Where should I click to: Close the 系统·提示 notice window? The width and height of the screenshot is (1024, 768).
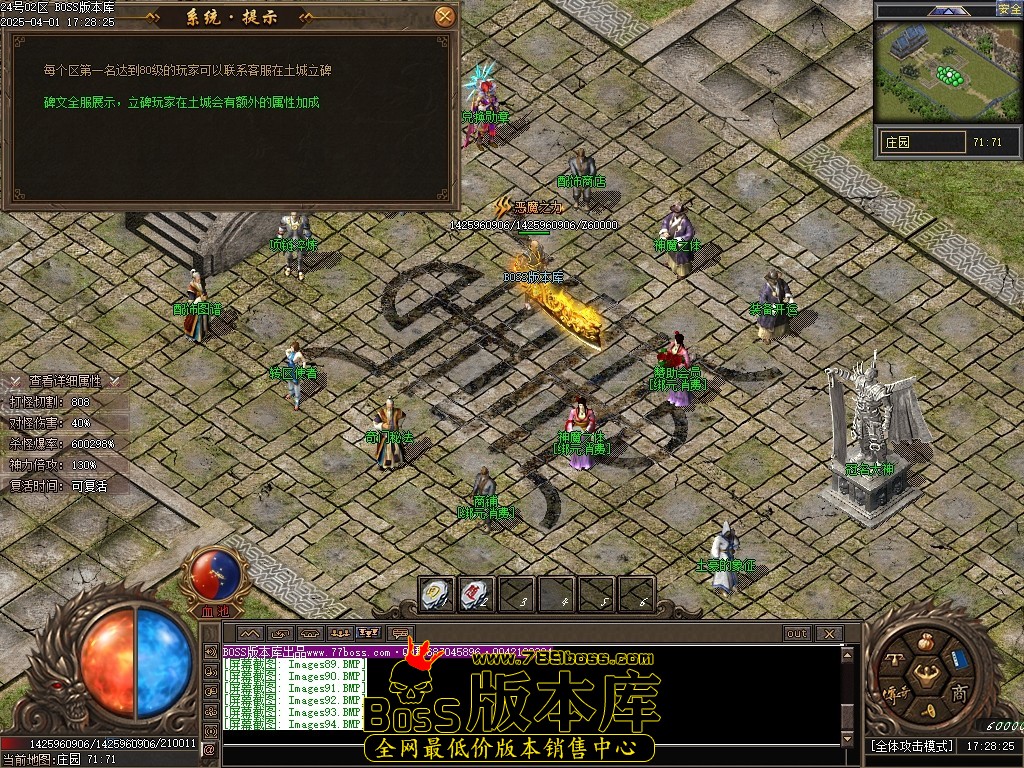click(x=445, y=16)
